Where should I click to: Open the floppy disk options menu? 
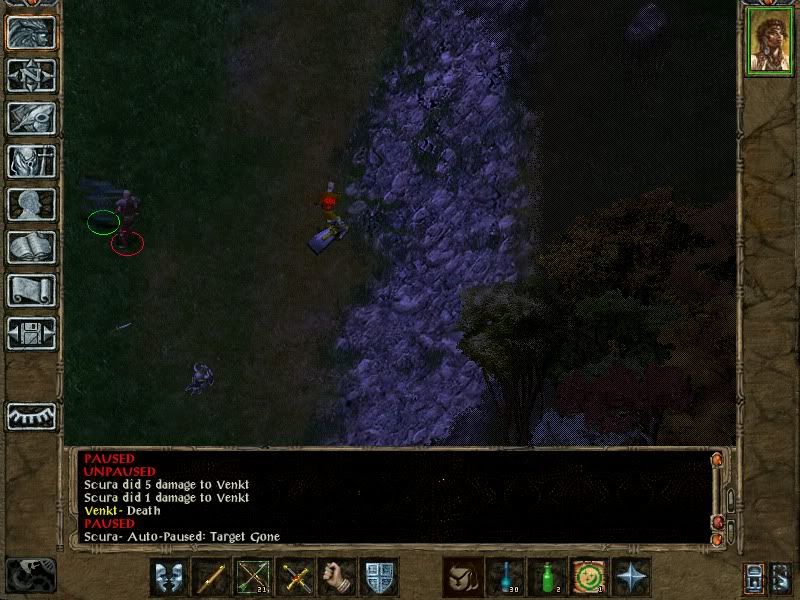pos(32,333)
